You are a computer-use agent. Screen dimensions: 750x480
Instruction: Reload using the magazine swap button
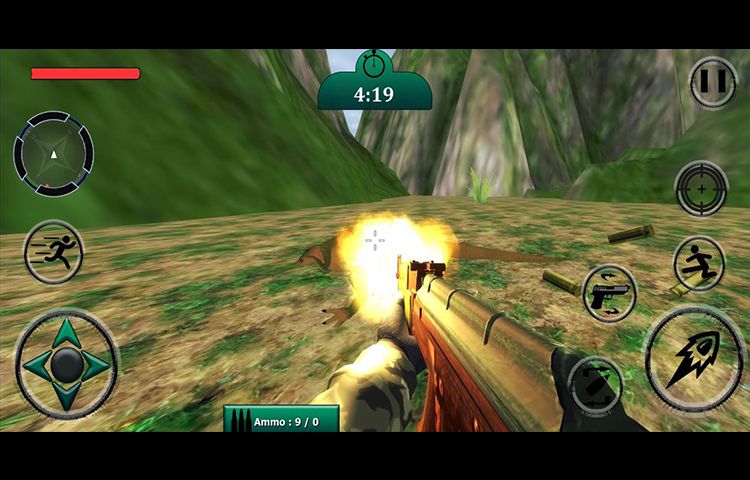(x=596, y=386)
